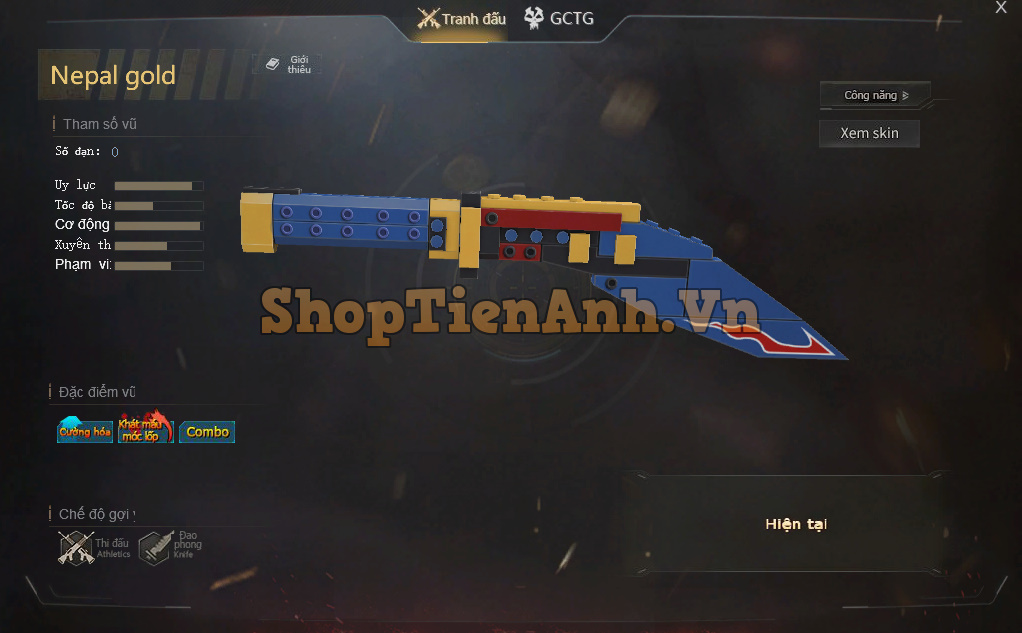This screenshot has height=633, width=1022.
Task: Click the Hiện tại panel
Action: pos(795,524)
